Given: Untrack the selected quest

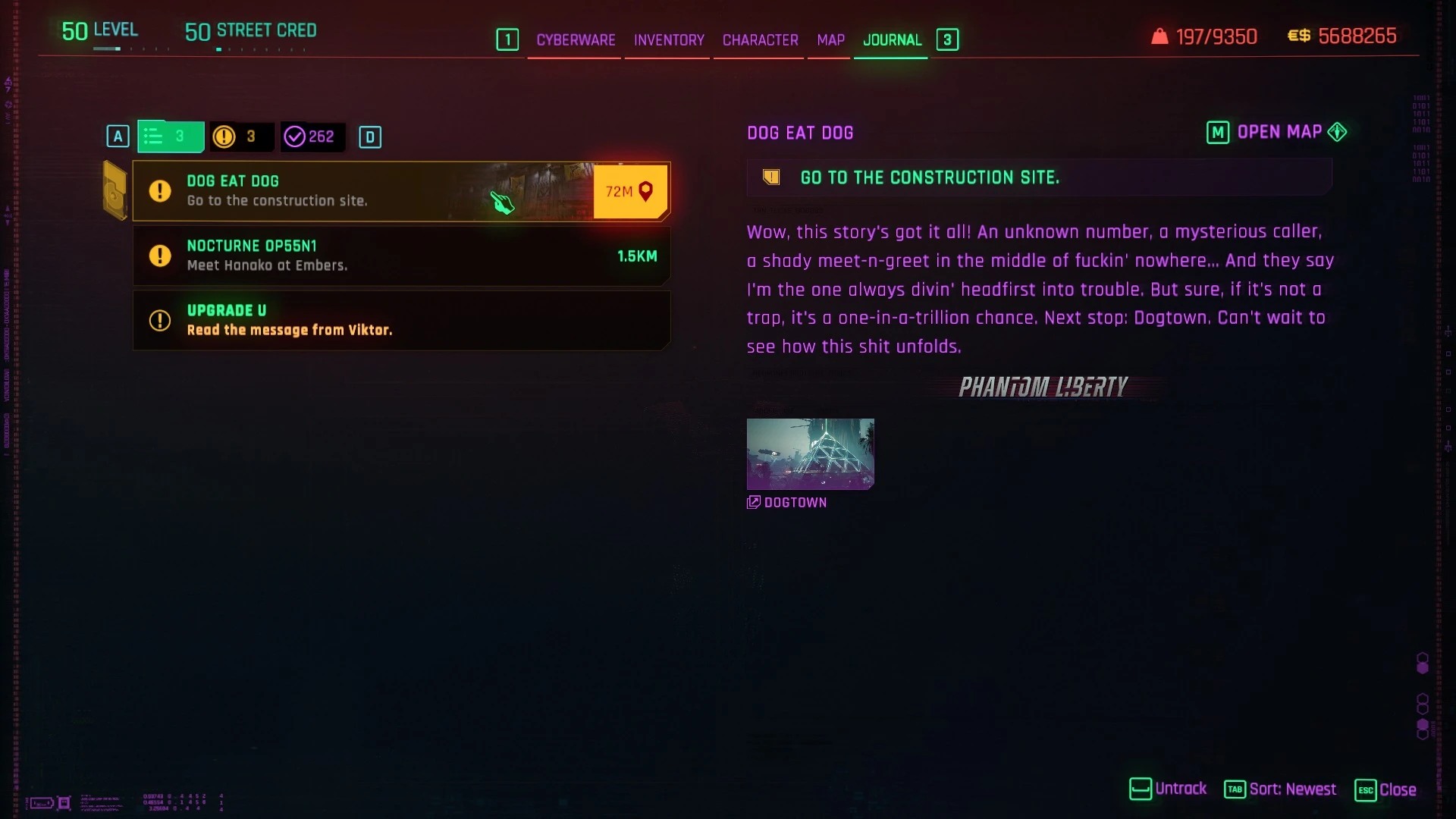Looking at the screenshot, I should [x=1169, y=789].
